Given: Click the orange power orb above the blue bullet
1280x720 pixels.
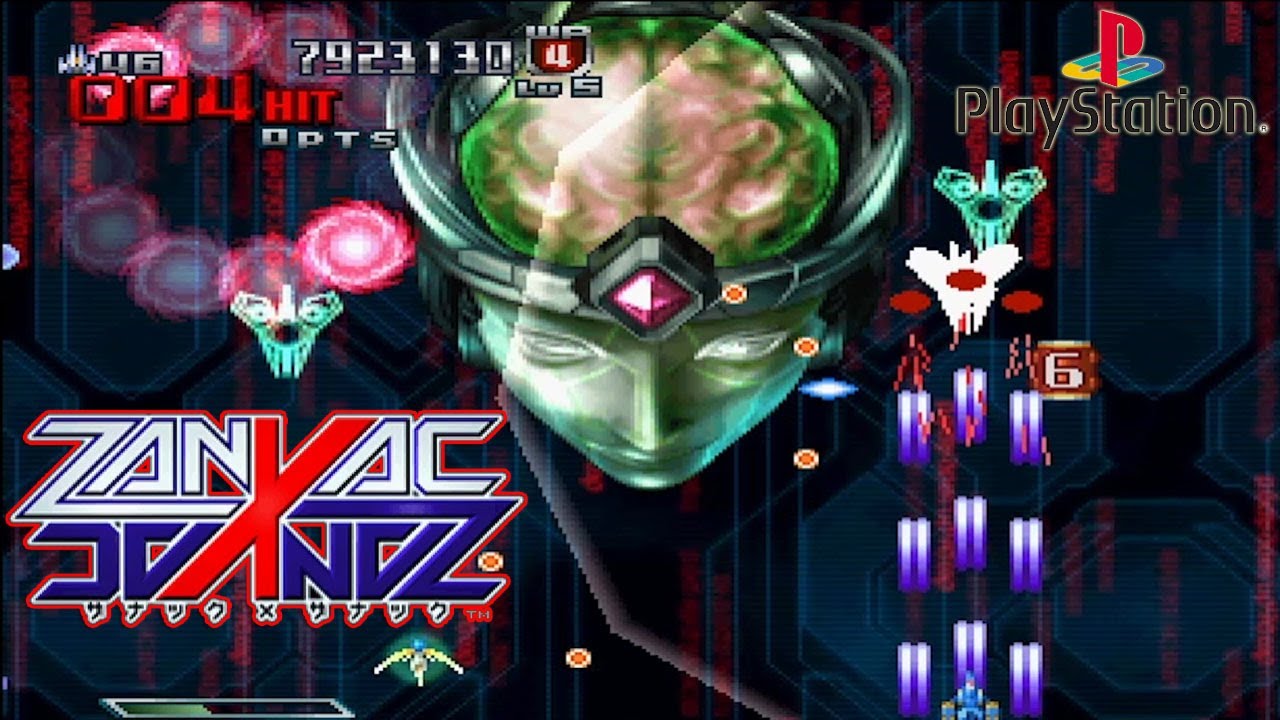Looking at the screenshot, I should click(805, 347).
